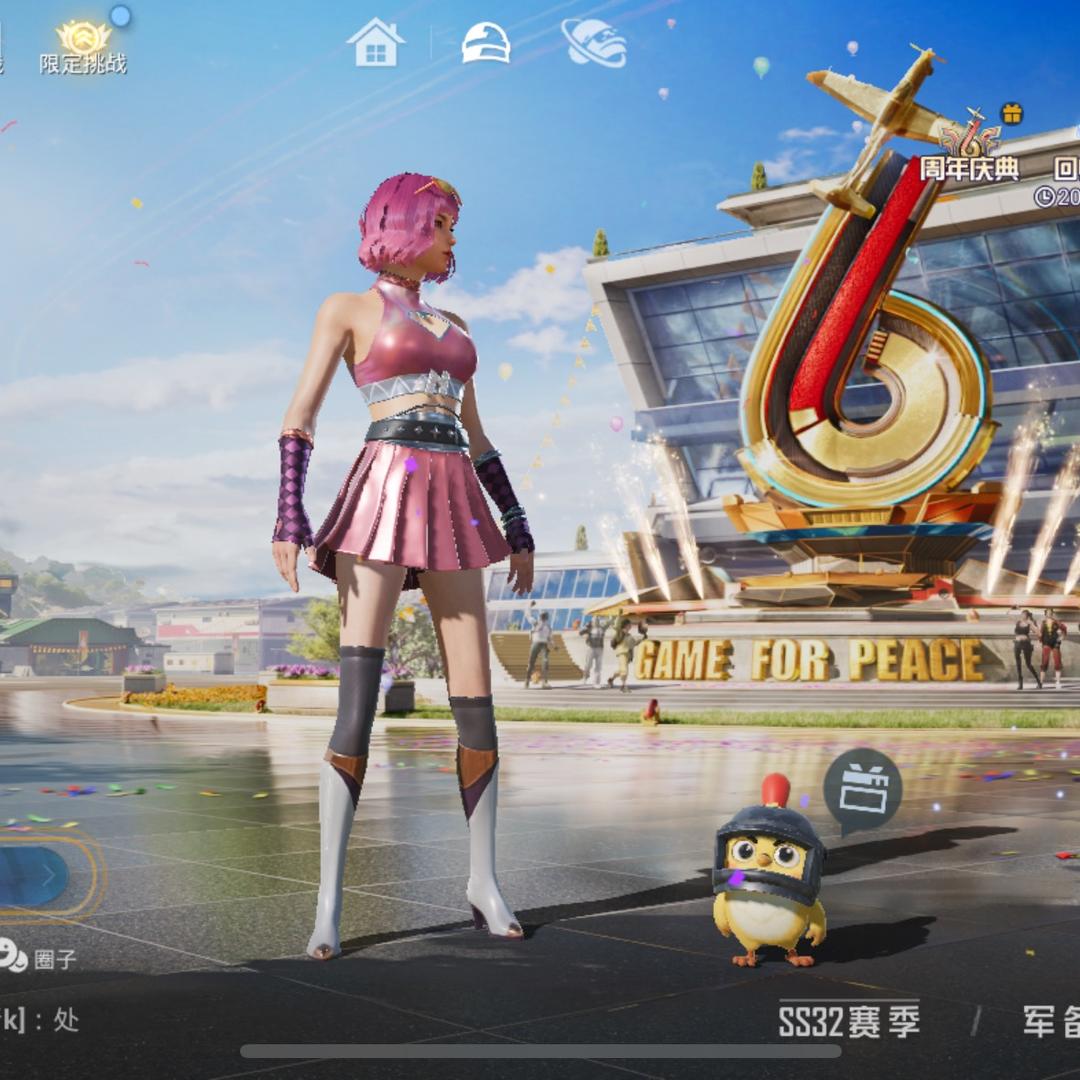Screen dimensions: 1080x1080
Task: Go to the home lobby tab
Action: [375, 43]
